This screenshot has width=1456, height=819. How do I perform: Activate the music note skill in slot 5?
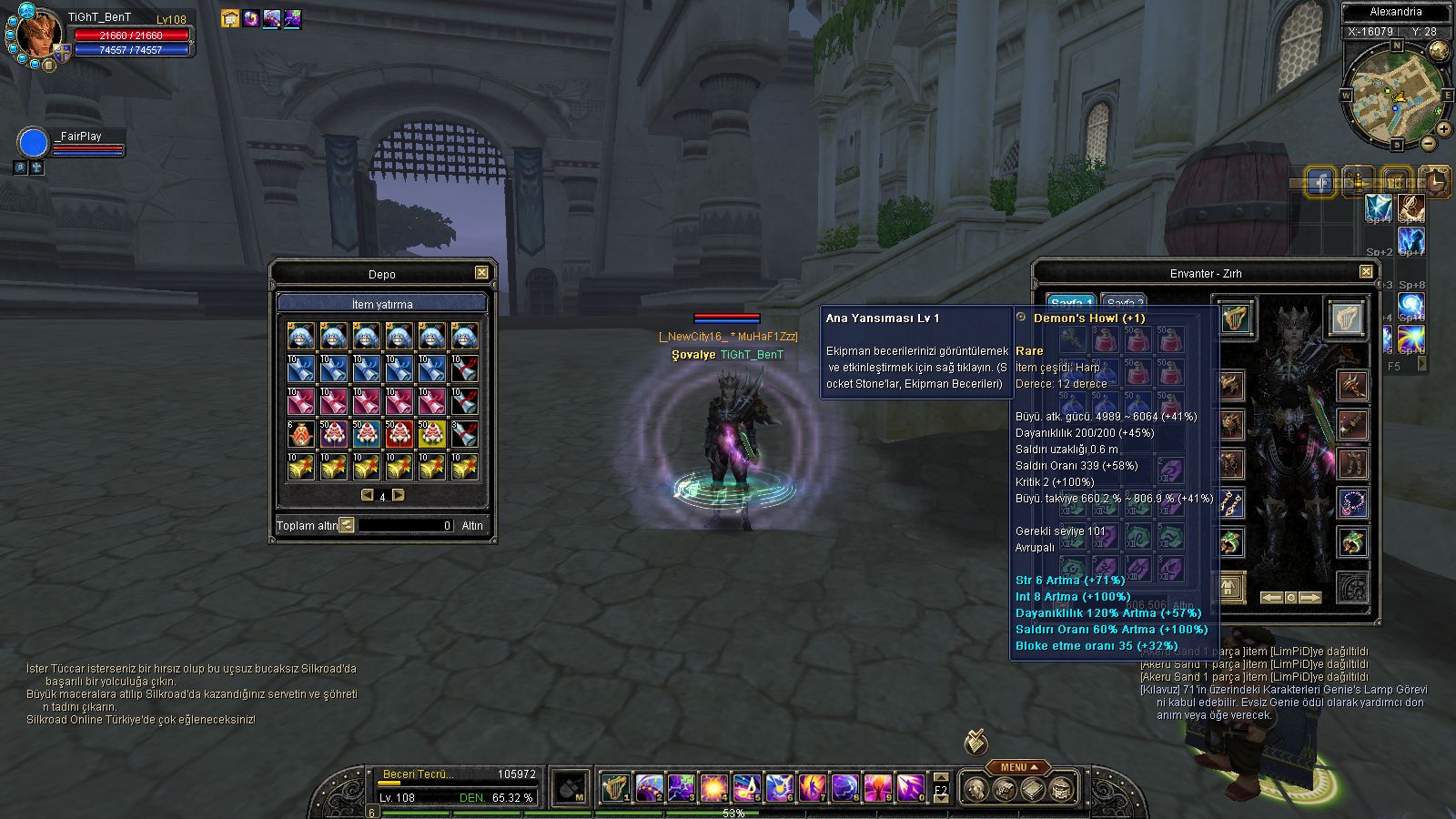tap(745, 787)
